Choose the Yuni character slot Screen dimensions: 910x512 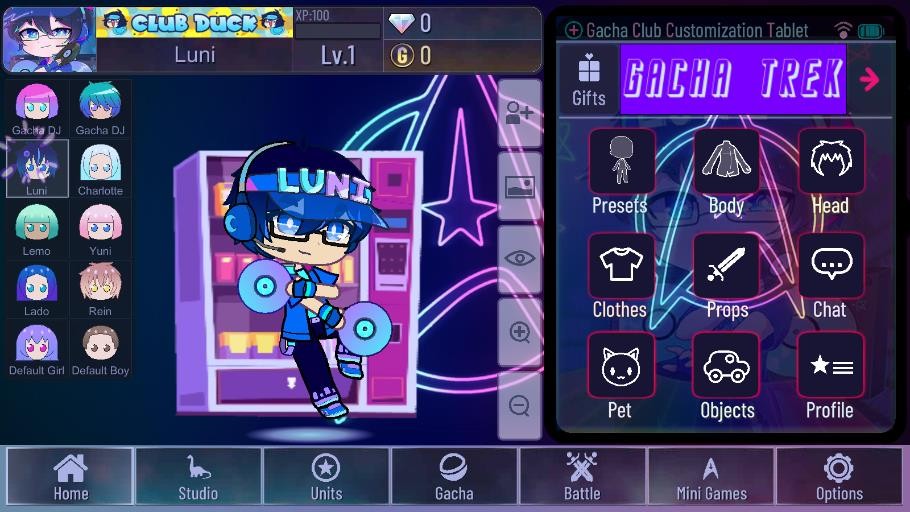coord(100,229)
